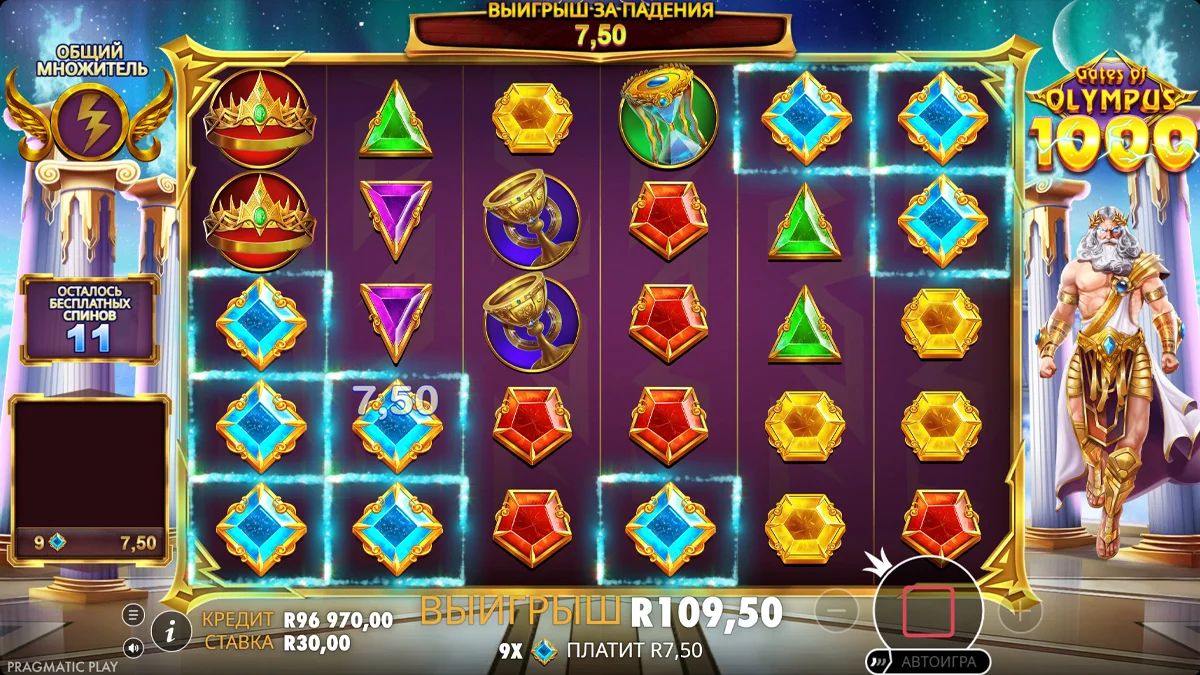
Task: Open the game info (i) page
Action: click(x=172, y=630)
